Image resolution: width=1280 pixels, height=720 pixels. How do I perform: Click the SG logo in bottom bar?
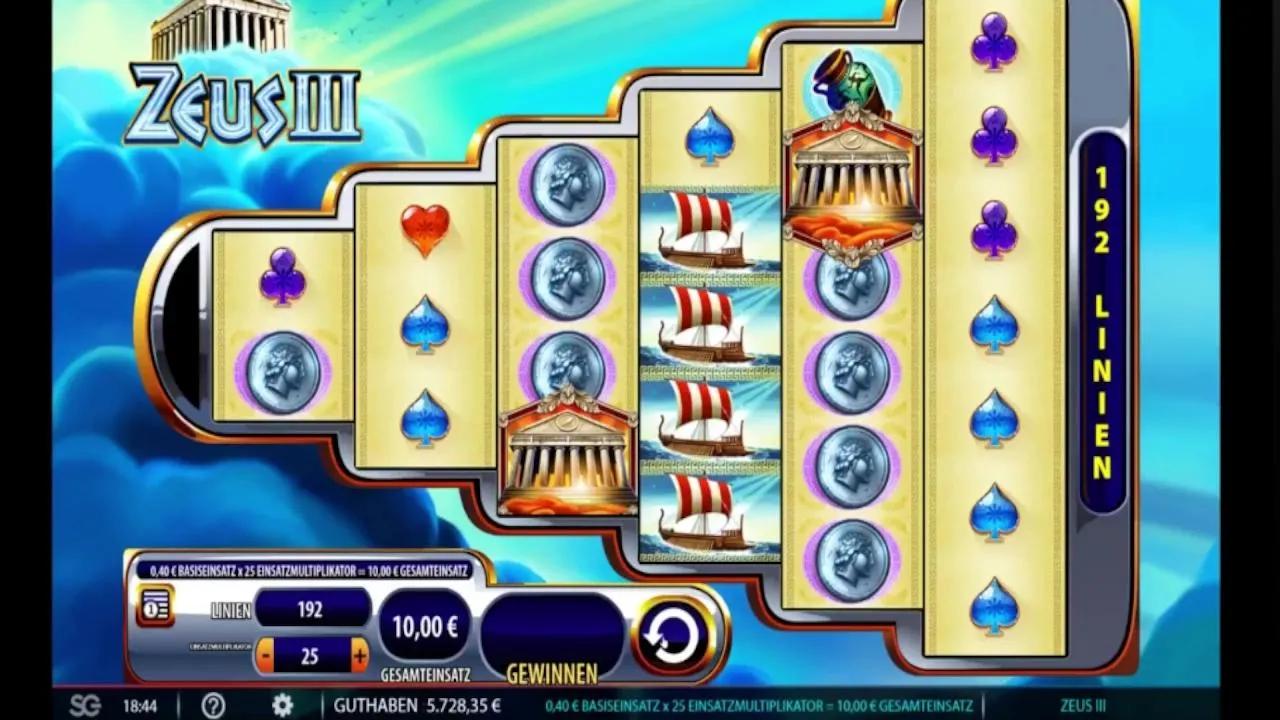pos(85,705)
